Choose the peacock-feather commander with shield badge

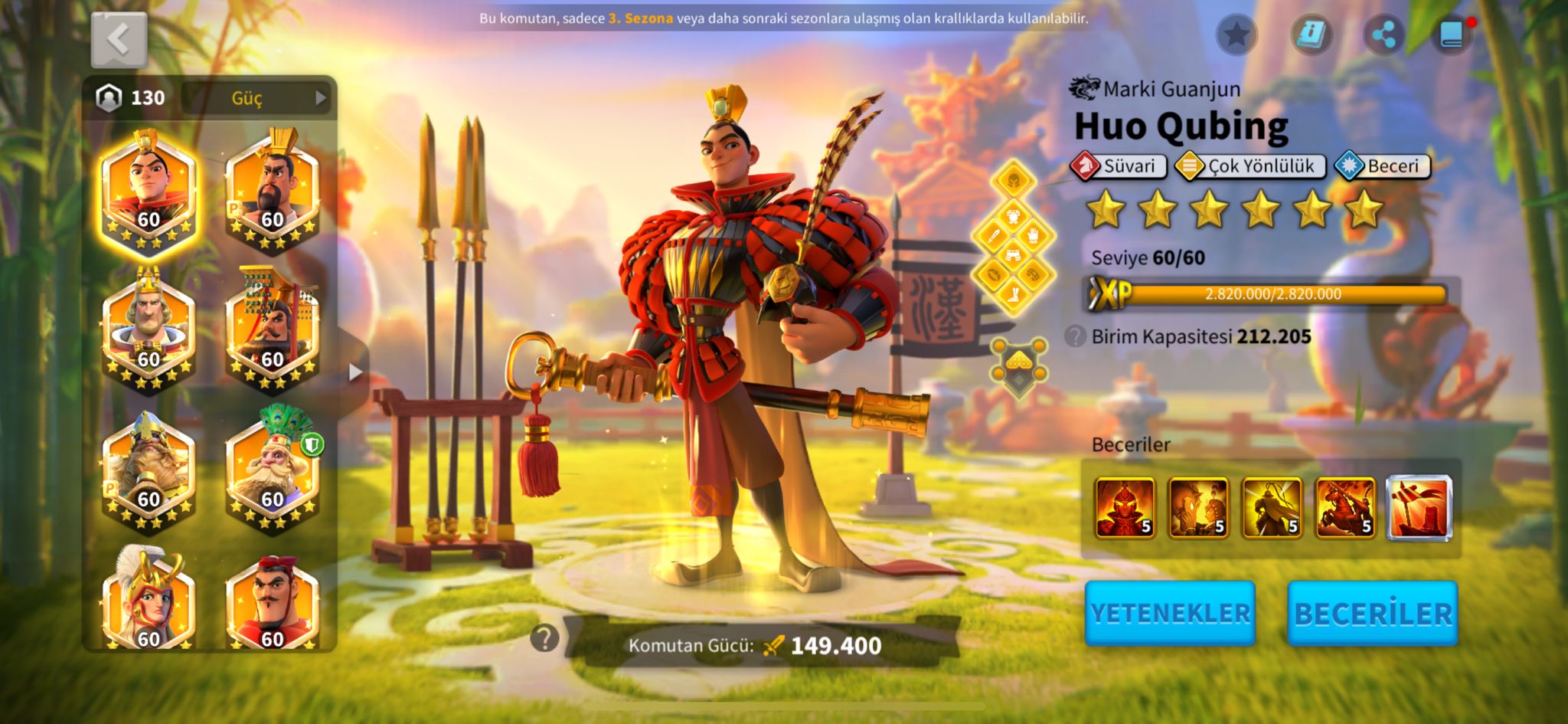click(x=273, y=469)
